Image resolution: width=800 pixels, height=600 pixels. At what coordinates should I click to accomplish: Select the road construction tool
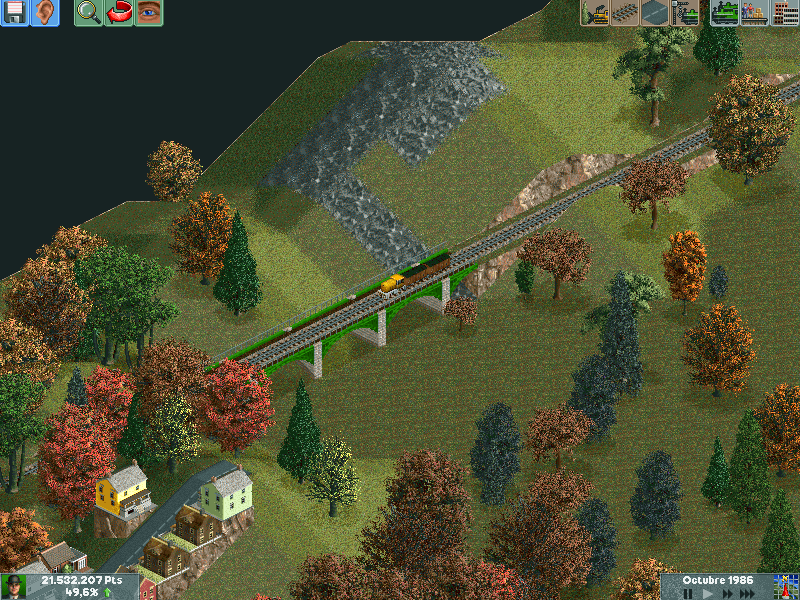coord(656,13)
